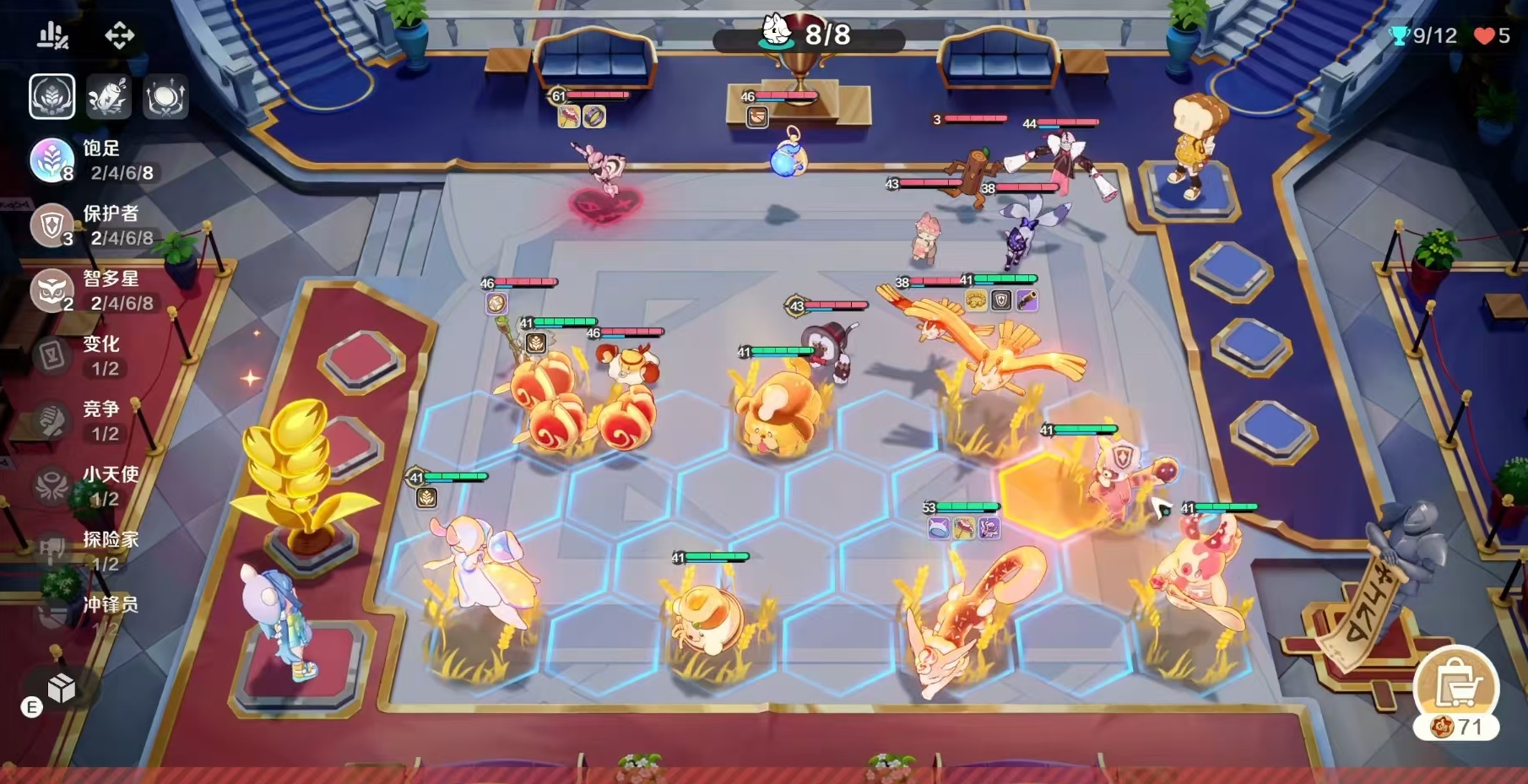The width and height of the screenshot is (1528, 784).
Task: Open the cube box icon
Action: click(62, 688)
